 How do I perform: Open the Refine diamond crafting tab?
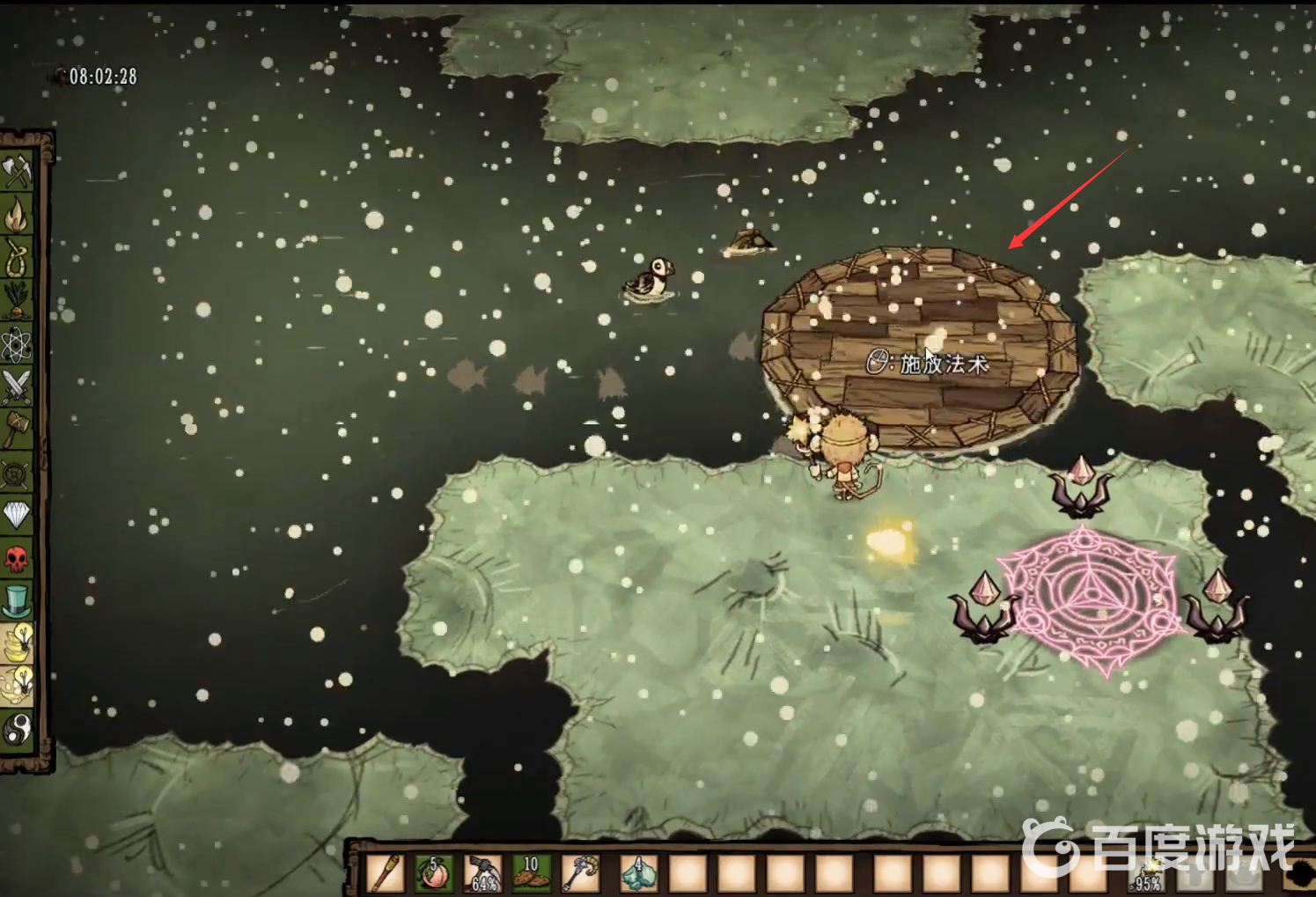[17, 515]
